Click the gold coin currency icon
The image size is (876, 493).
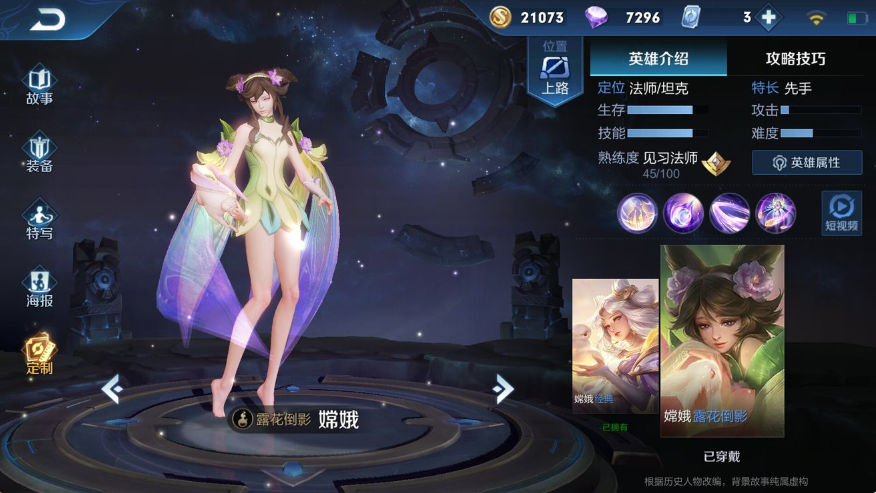click(x=501, y=17)
